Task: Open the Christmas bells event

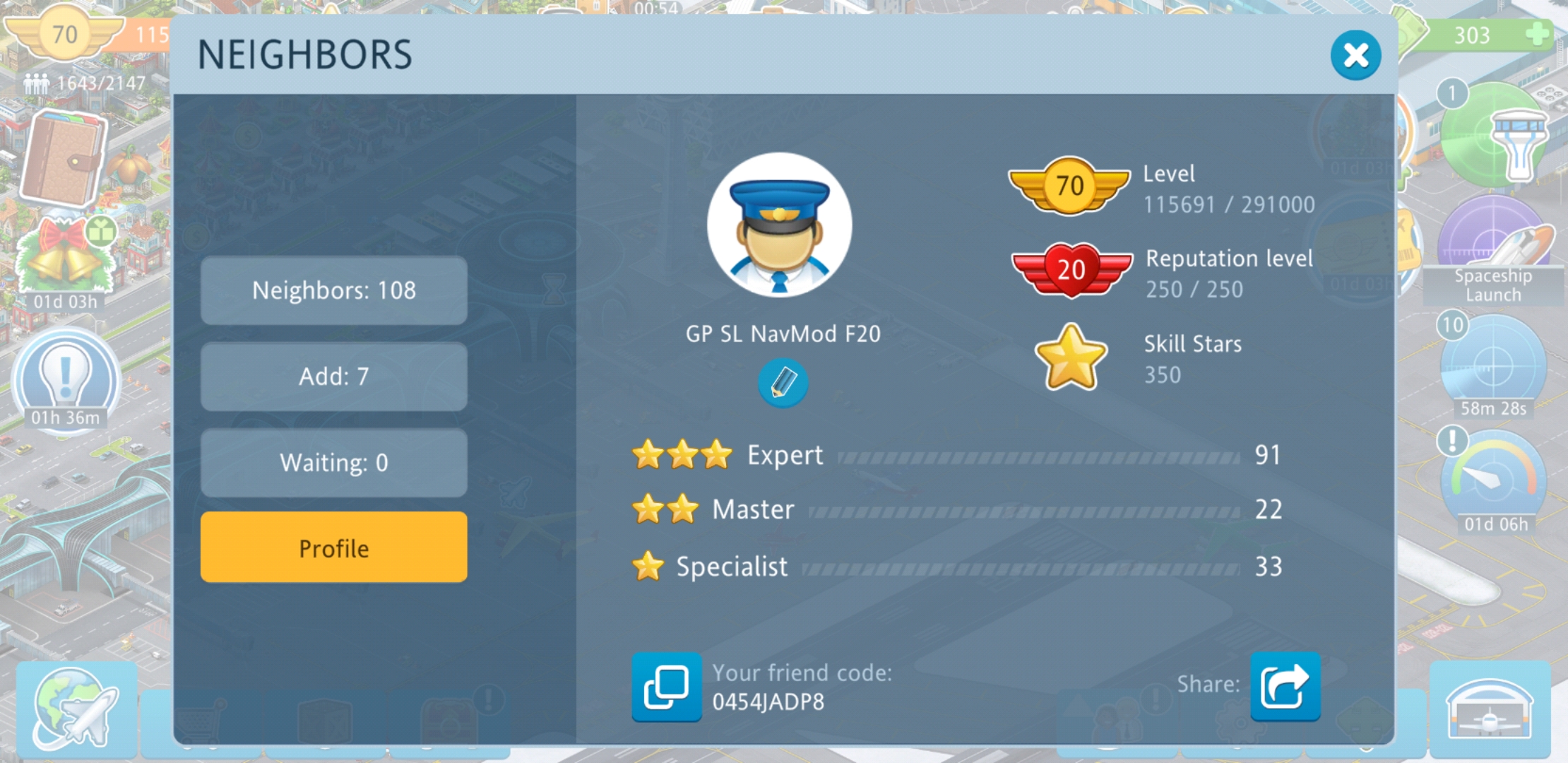Action: (65, 258)
